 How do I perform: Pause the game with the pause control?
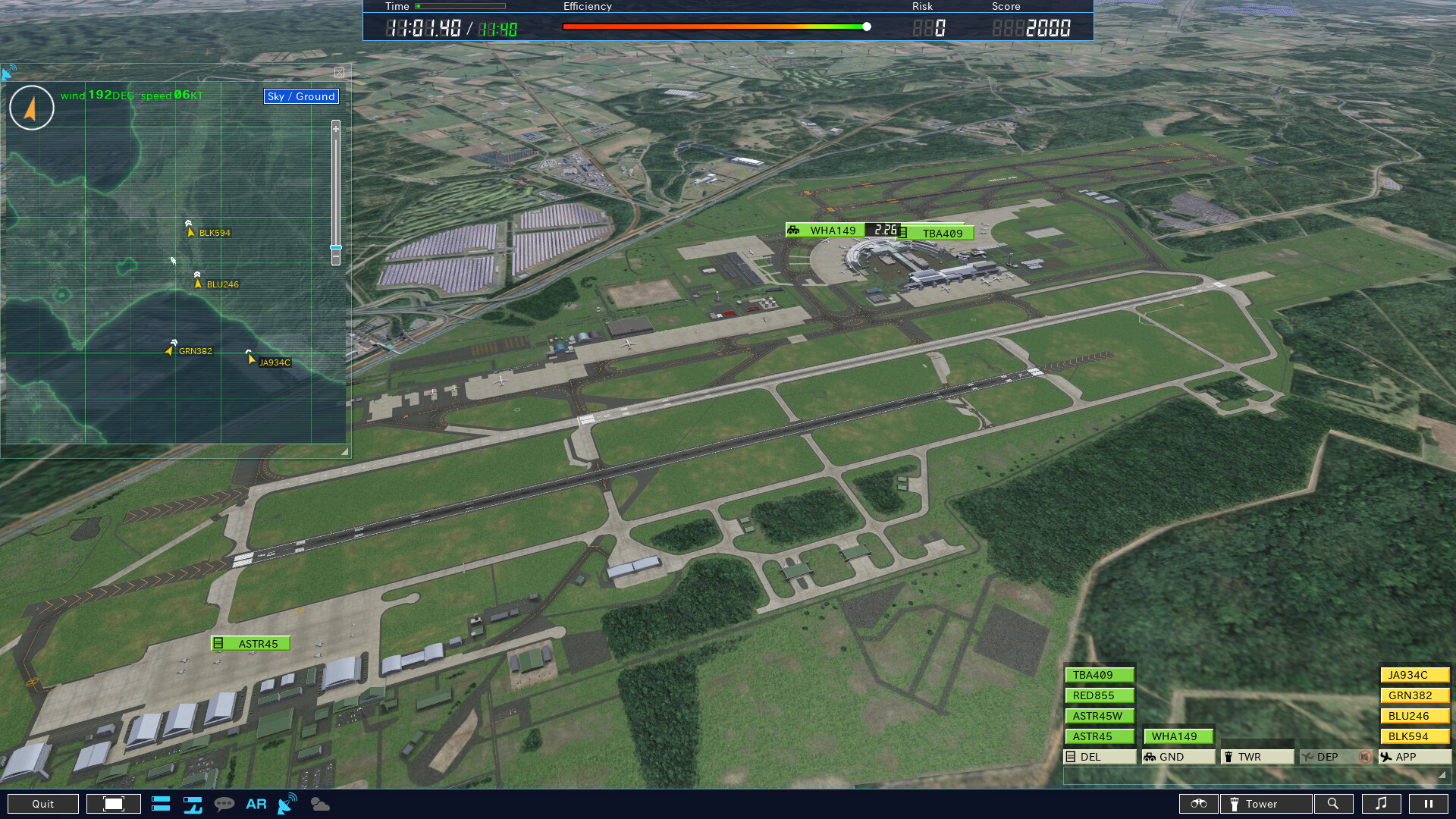[1429, 804]
